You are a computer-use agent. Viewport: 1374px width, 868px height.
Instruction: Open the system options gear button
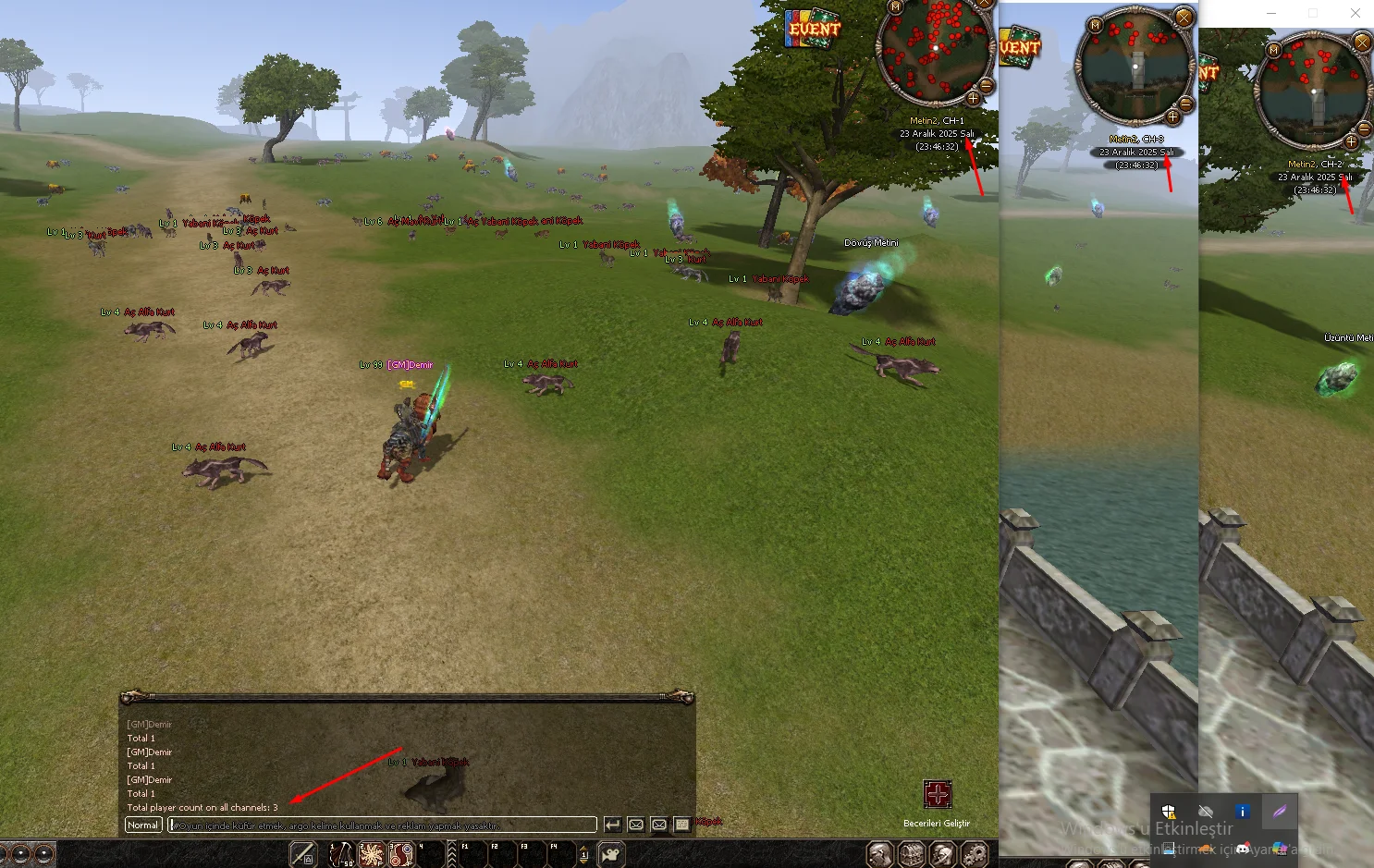pos(974,854)
